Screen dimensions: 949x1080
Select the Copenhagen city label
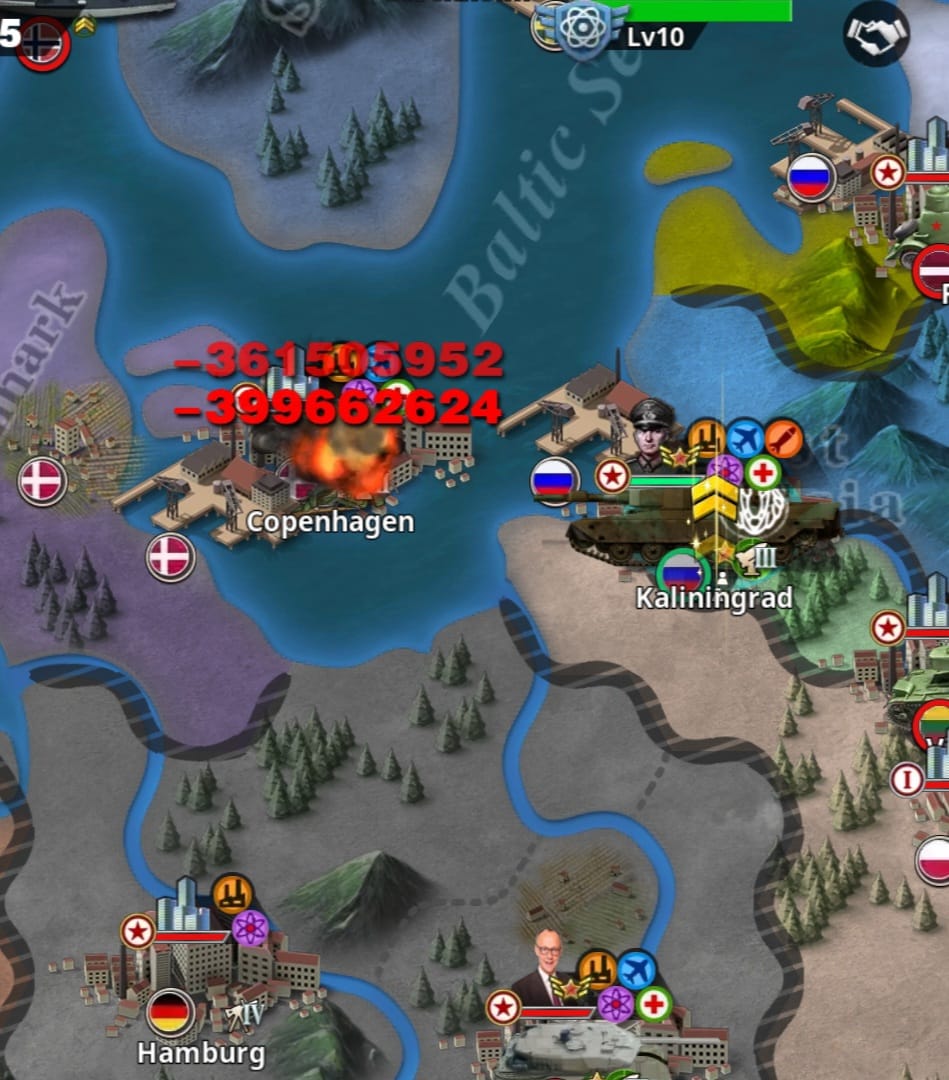point(330,522)
